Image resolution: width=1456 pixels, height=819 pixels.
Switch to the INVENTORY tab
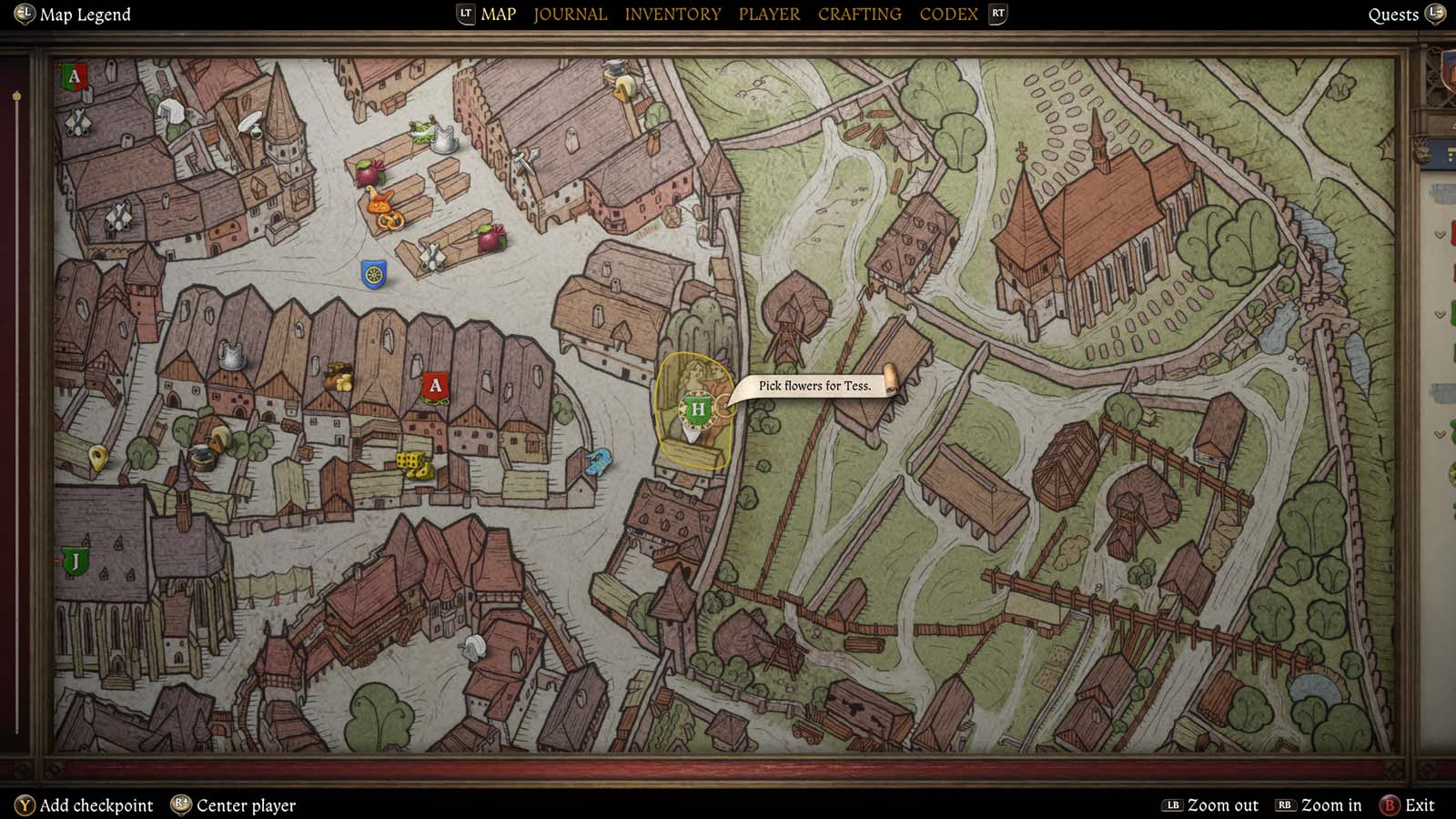[672, 14]
